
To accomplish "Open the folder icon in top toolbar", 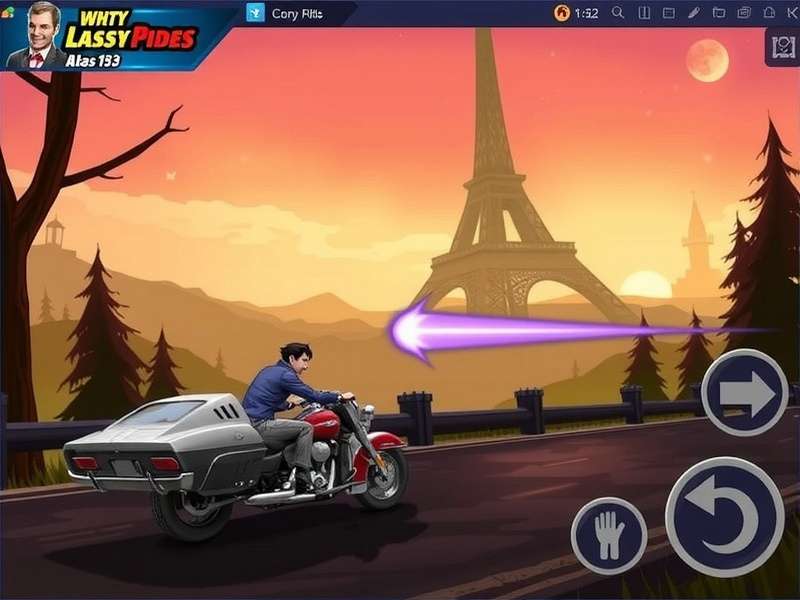I will pyautogui.click(x=718, y=13).
